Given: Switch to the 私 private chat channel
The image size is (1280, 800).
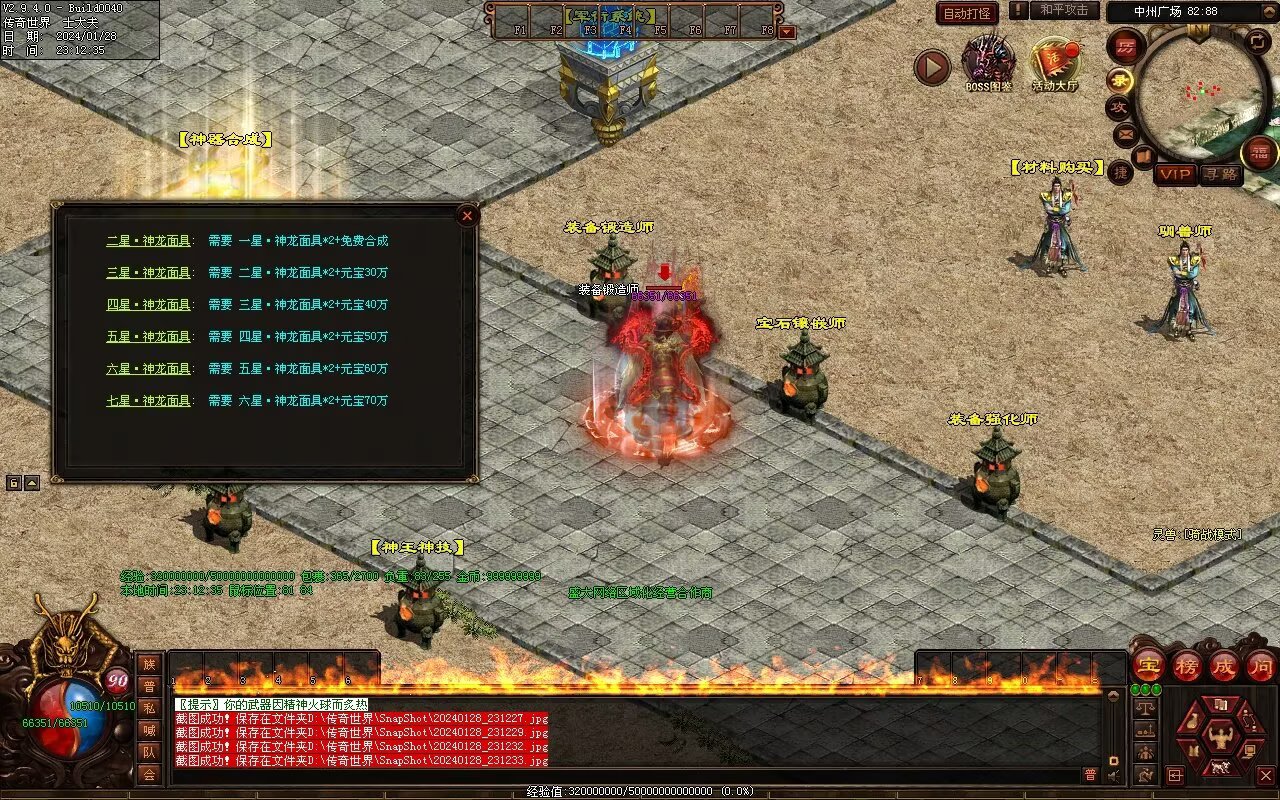Looking at the screenshot, I should pos(149,708).
